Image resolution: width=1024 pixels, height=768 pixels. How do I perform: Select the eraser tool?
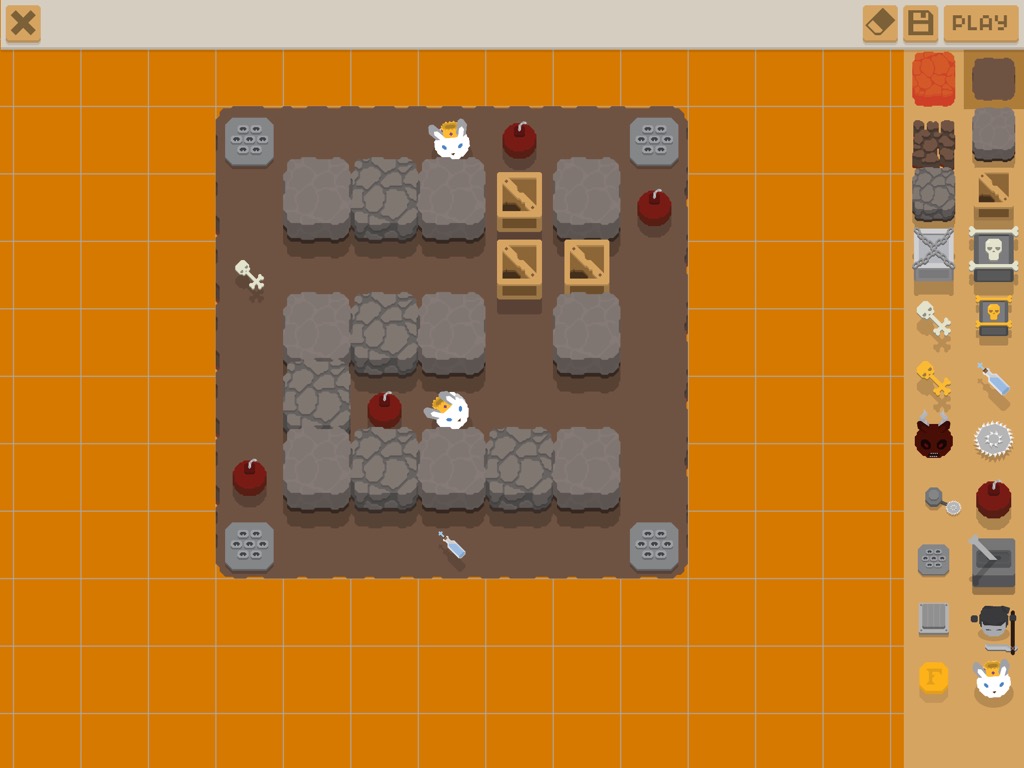point(880,23)
